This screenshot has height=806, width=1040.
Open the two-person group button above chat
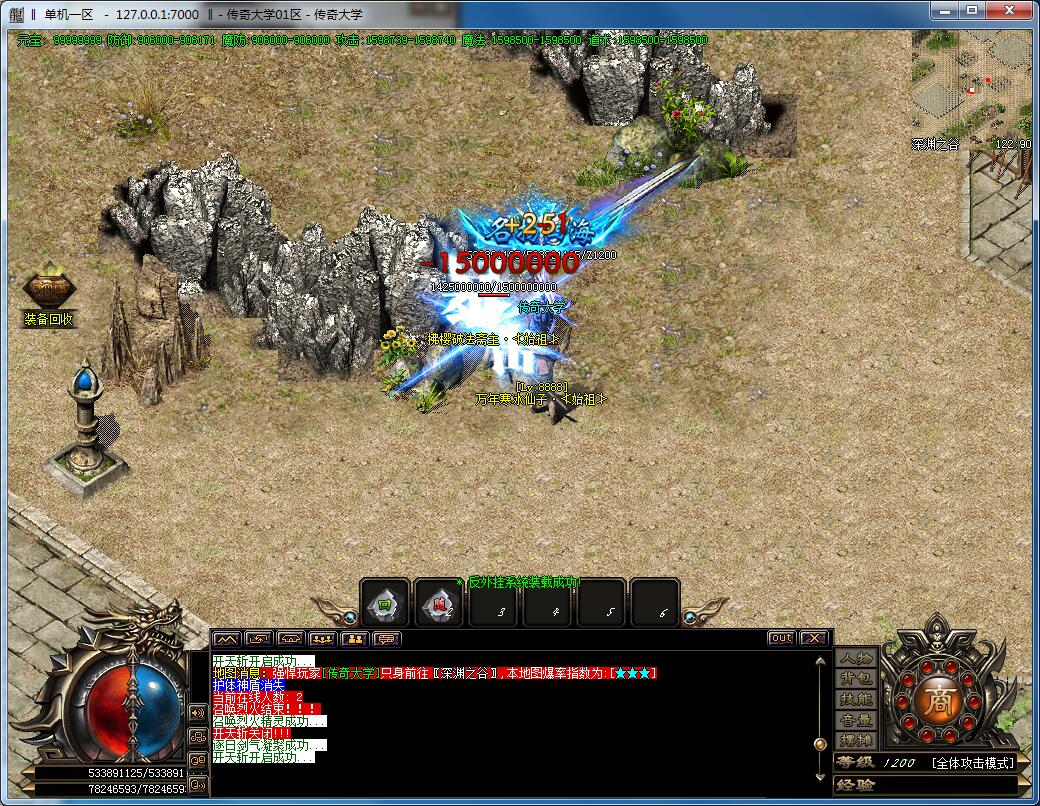pyautogui.click(x=355, y=639)
